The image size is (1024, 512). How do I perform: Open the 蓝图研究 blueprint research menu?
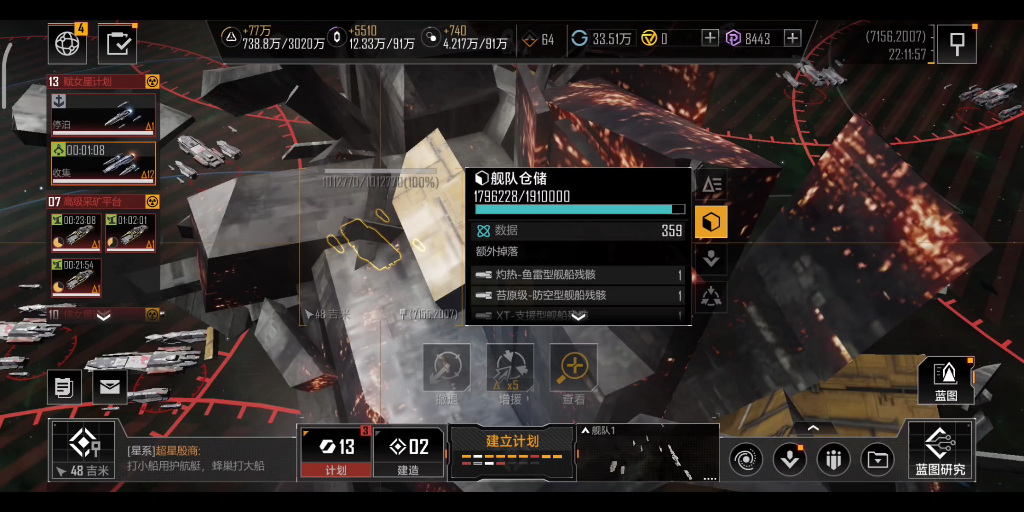pos(940,452)
